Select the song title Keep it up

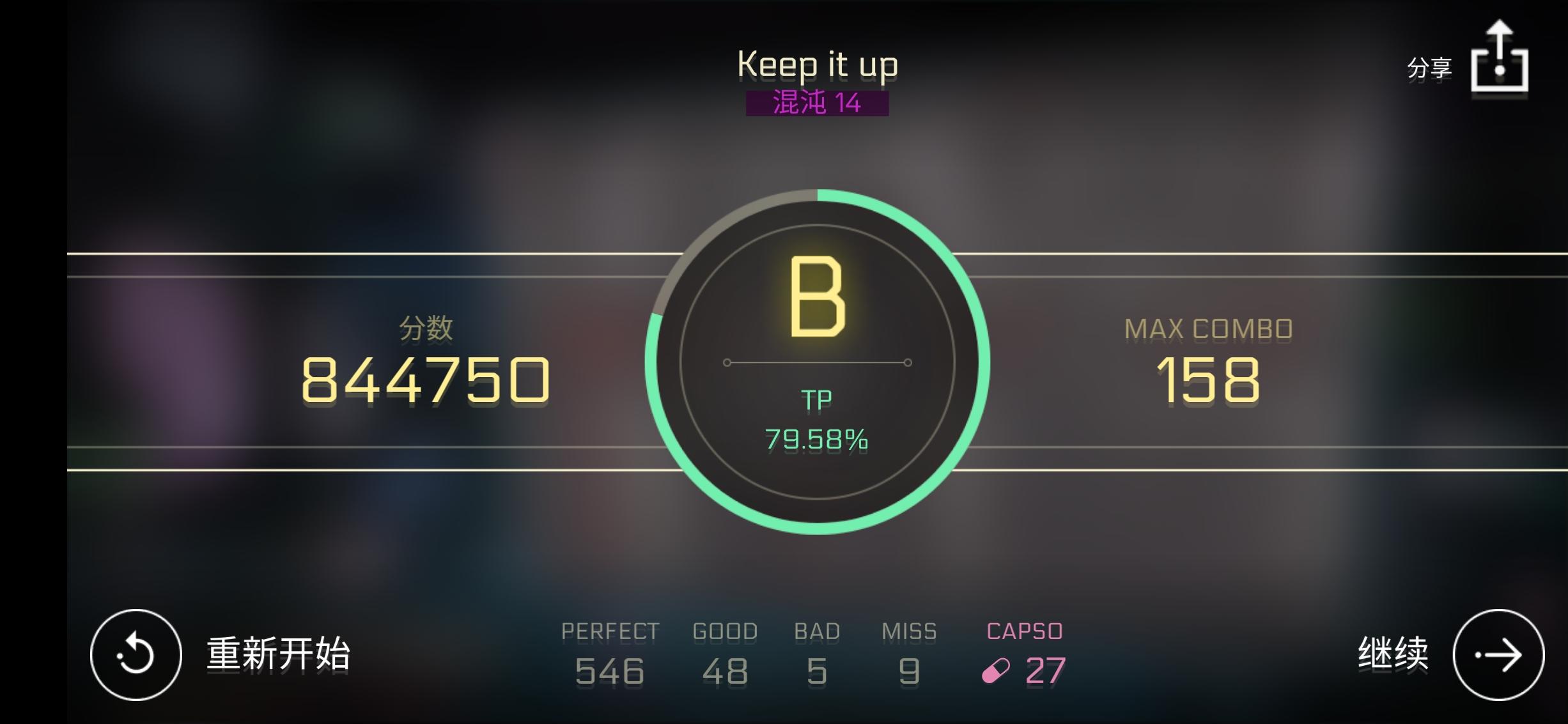818,64
